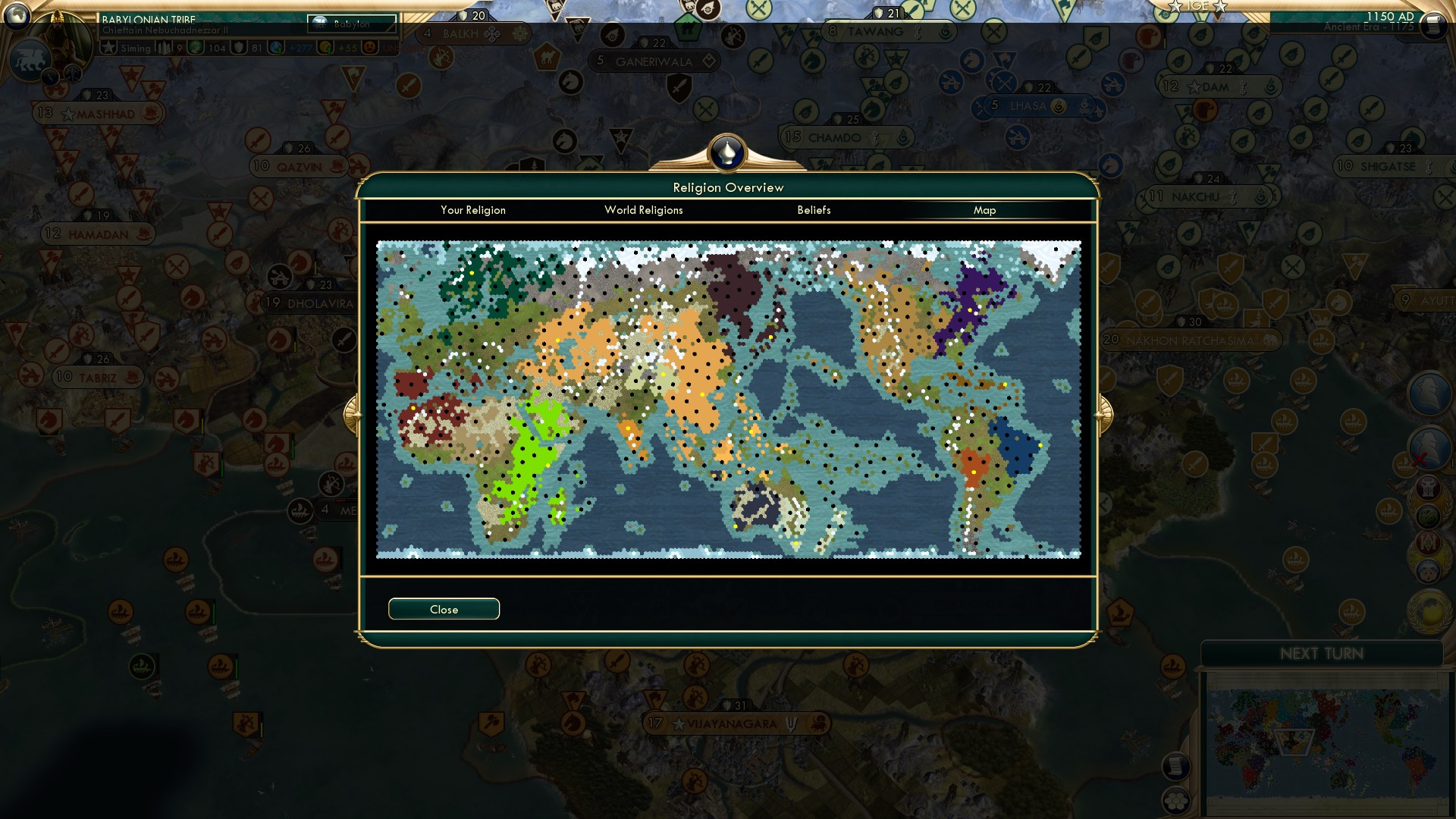
Task: Click the cargo ship icon near the bottom left
Action: pyautogui.click(x=120, y=610)
